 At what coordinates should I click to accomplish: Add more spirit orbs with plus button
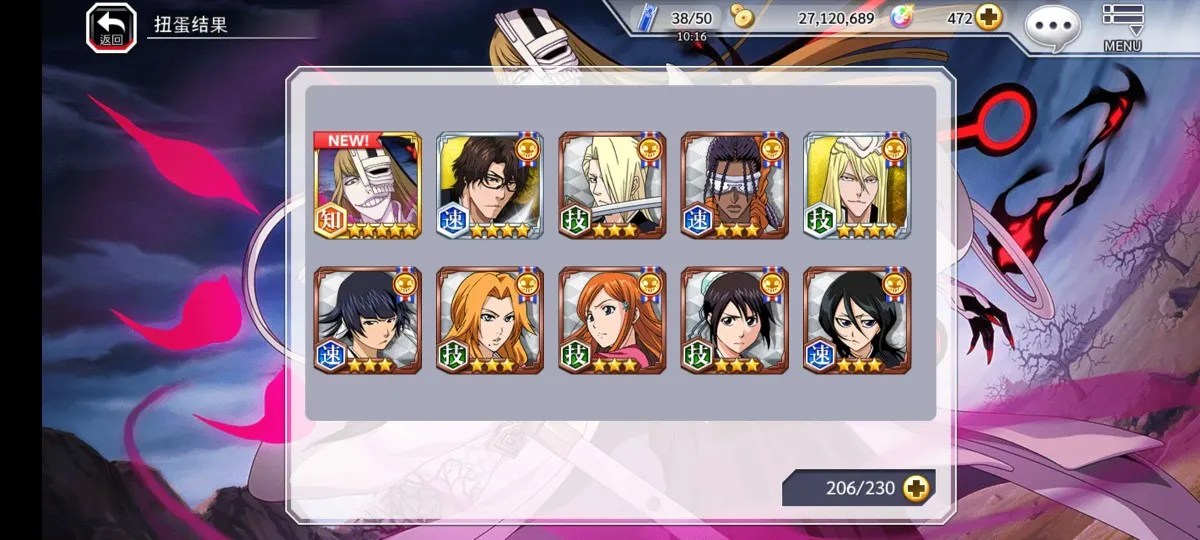(x=988, y=18)
